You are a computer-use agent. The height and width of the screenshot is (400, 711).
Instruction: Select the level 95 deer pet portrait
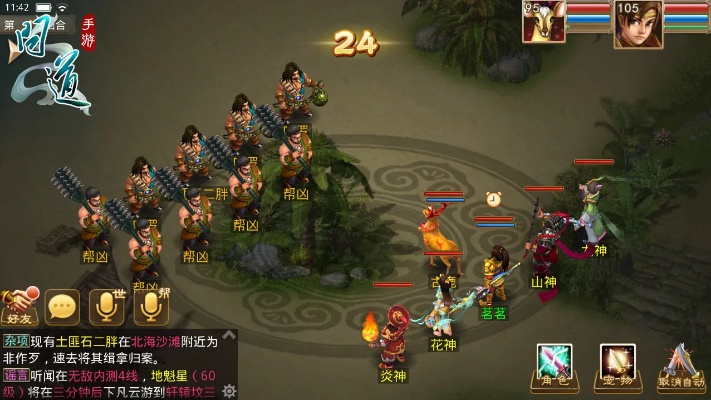(544, 23)
